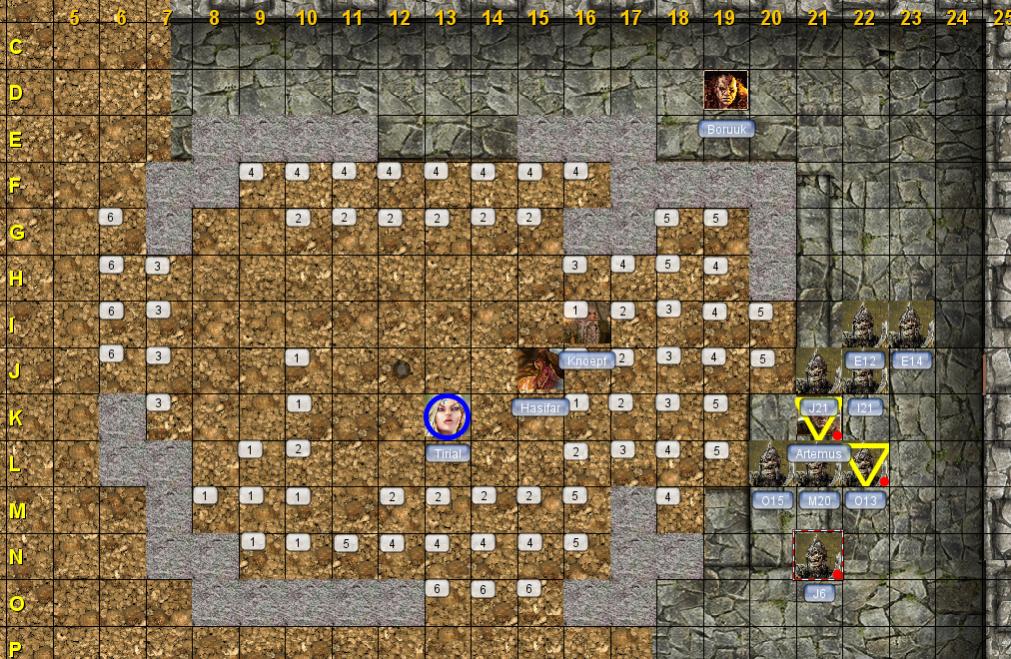
Task: Select the Tinal token with blue ring
Action: click(447, 417)
